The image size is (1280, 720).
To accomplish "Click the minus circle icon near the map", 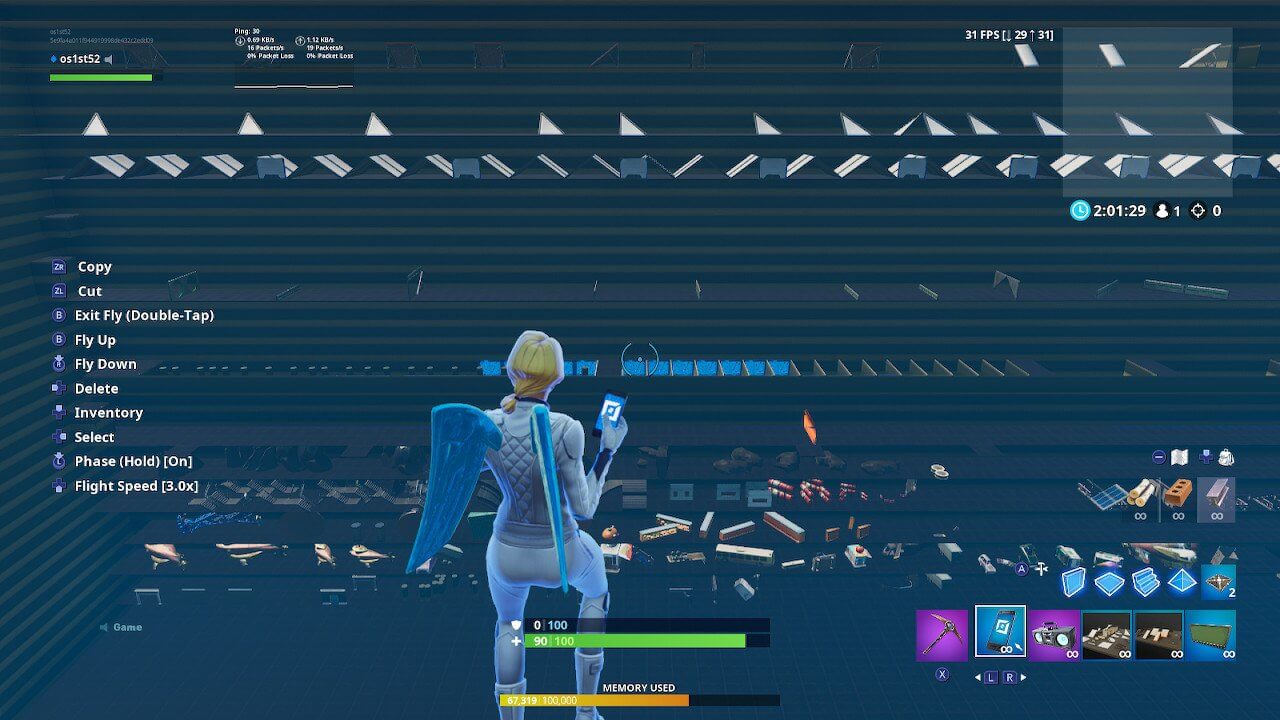I will 1158,457.
